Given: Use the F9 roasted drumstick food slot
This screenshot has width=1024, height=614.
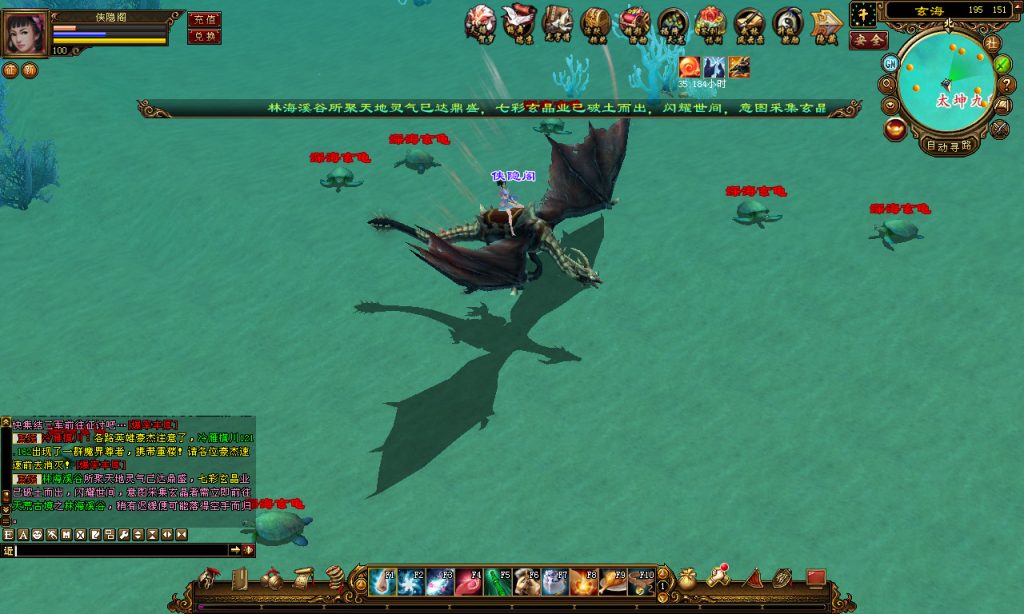Looking at the screenshot, I should click(x=614, y=581).
